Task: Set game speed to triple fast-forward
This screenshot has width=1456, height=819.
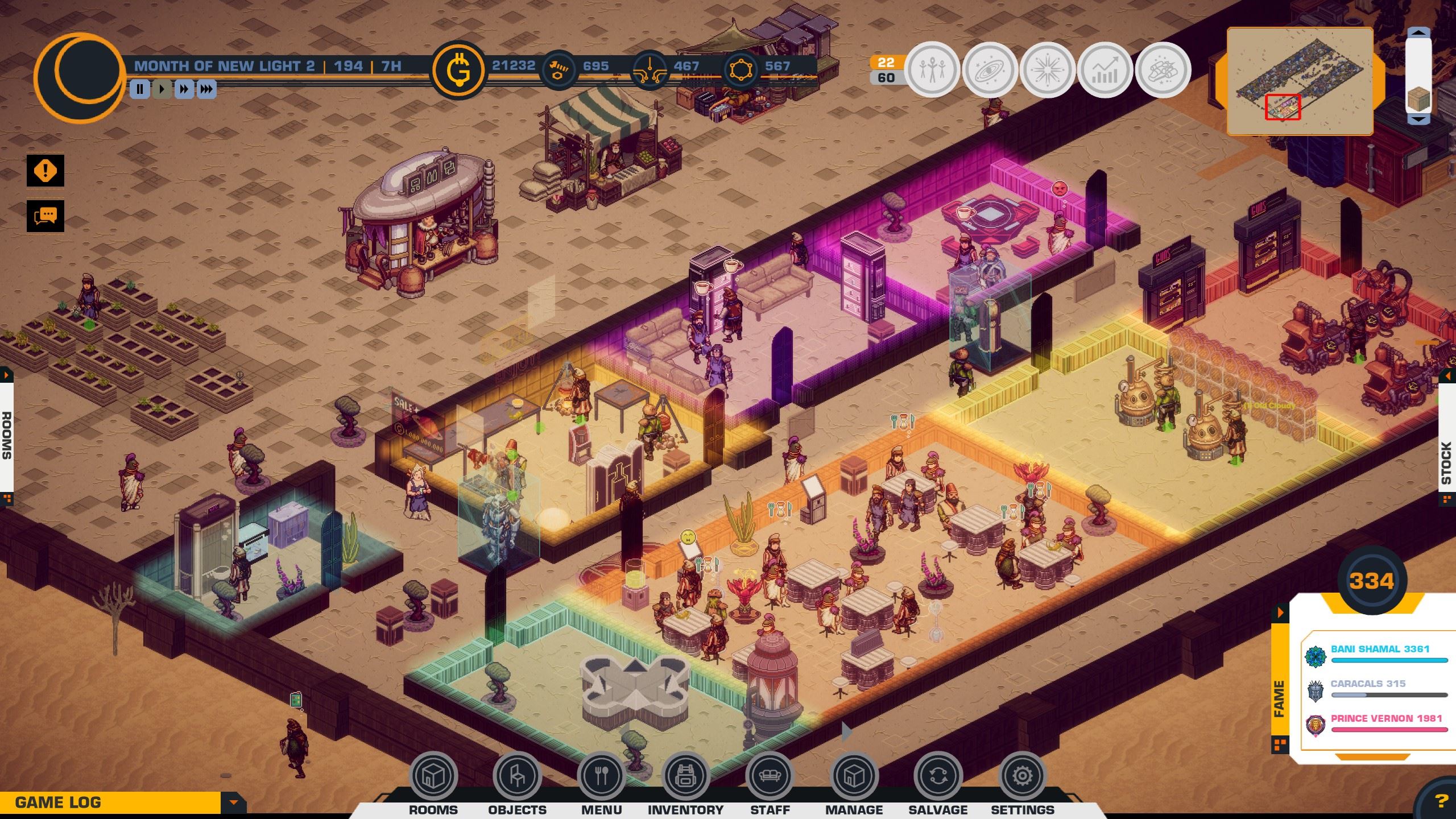Action: point(206,89)
